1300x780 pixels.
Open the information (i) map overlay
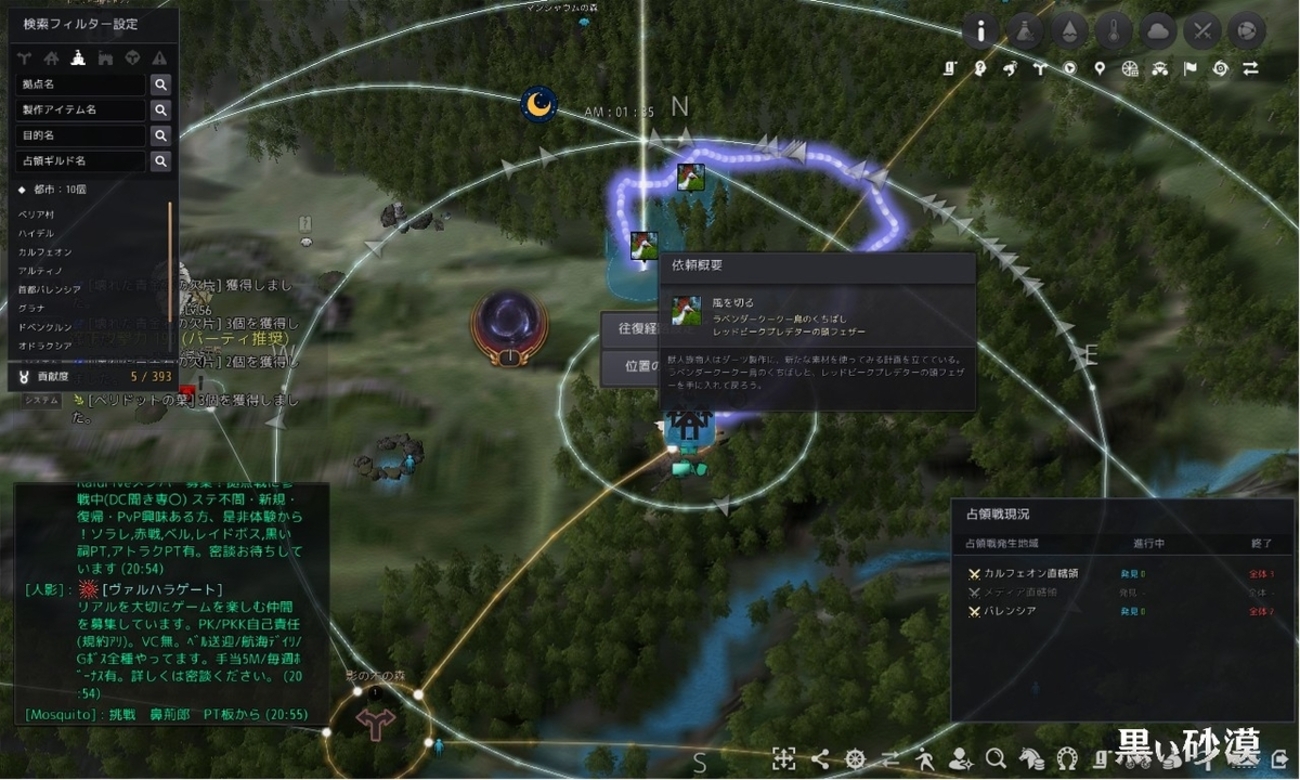pos(981,32)
